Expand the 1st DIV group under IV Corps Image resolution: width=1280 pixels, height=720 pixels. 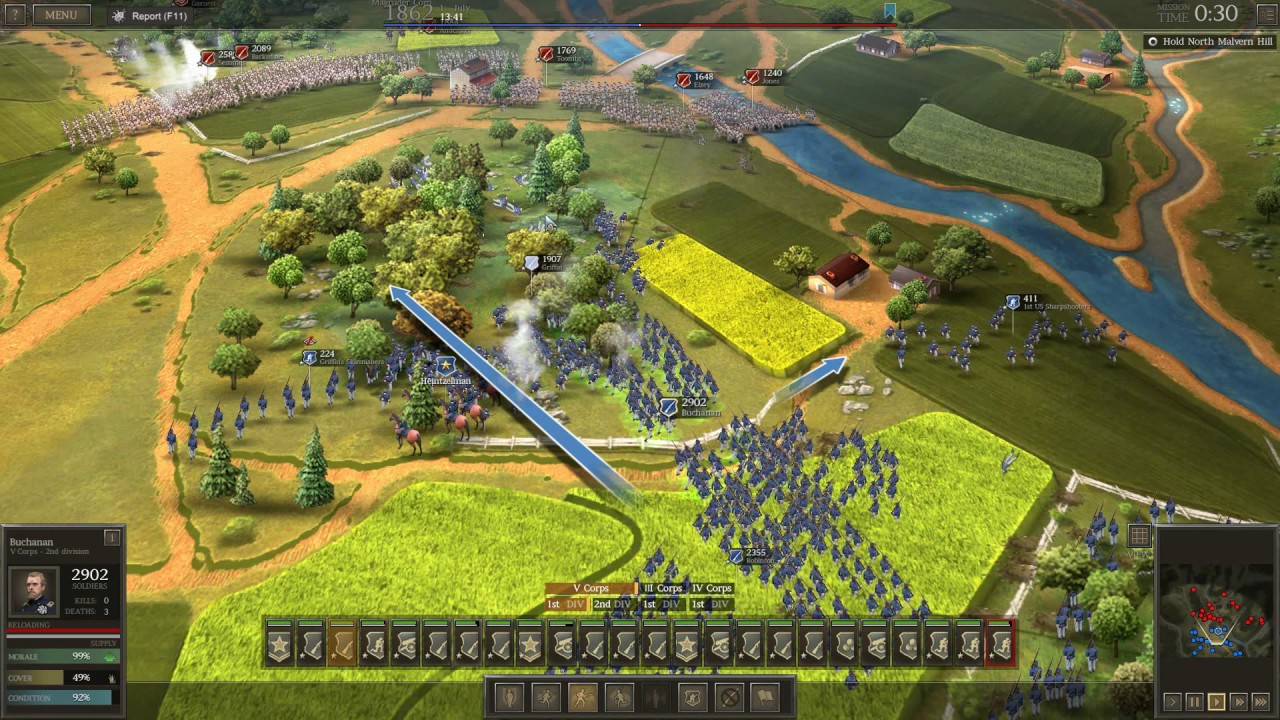pos(713,604)
